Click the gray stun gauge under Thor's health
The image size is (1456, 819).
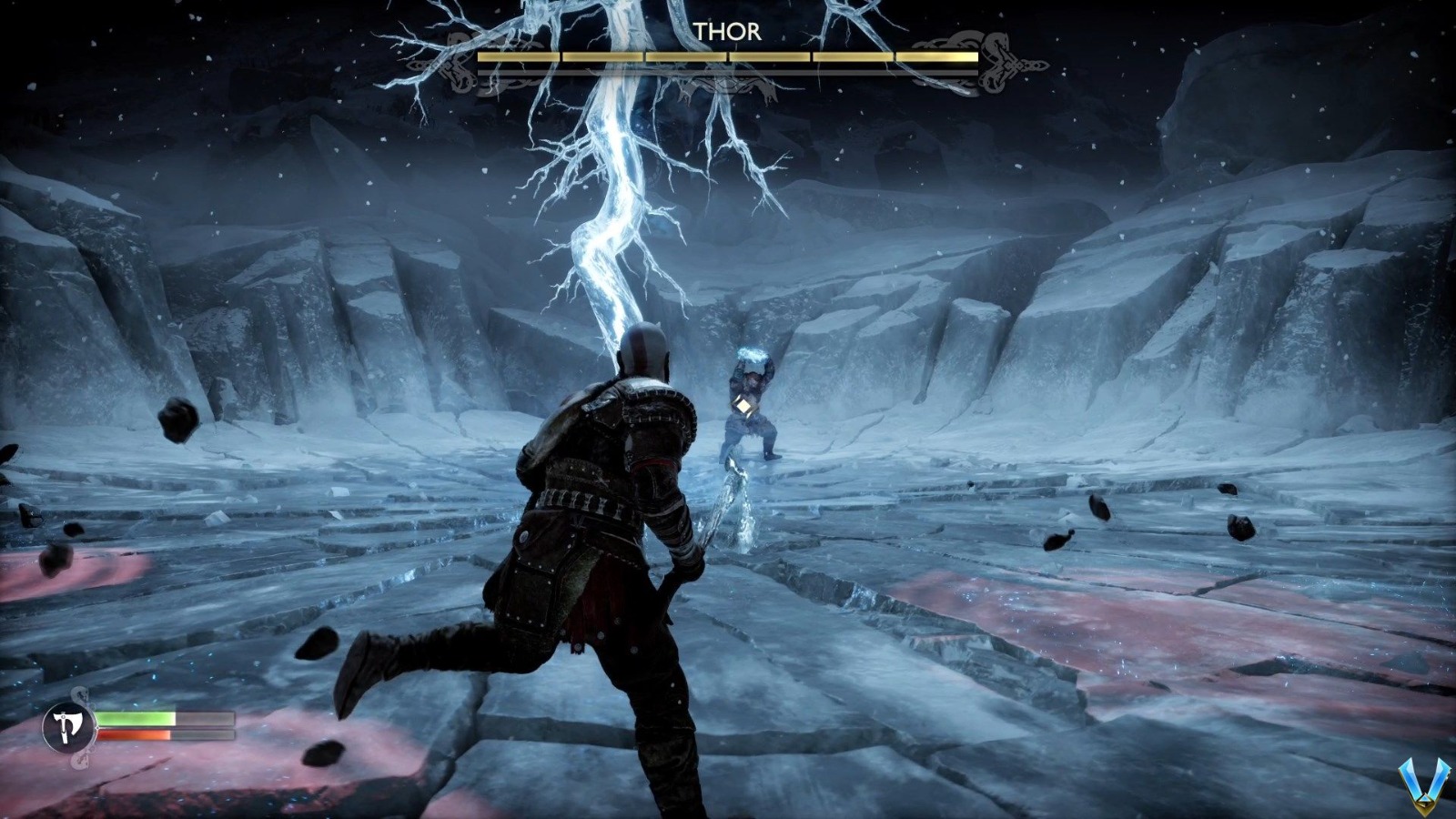pos(728,72)
